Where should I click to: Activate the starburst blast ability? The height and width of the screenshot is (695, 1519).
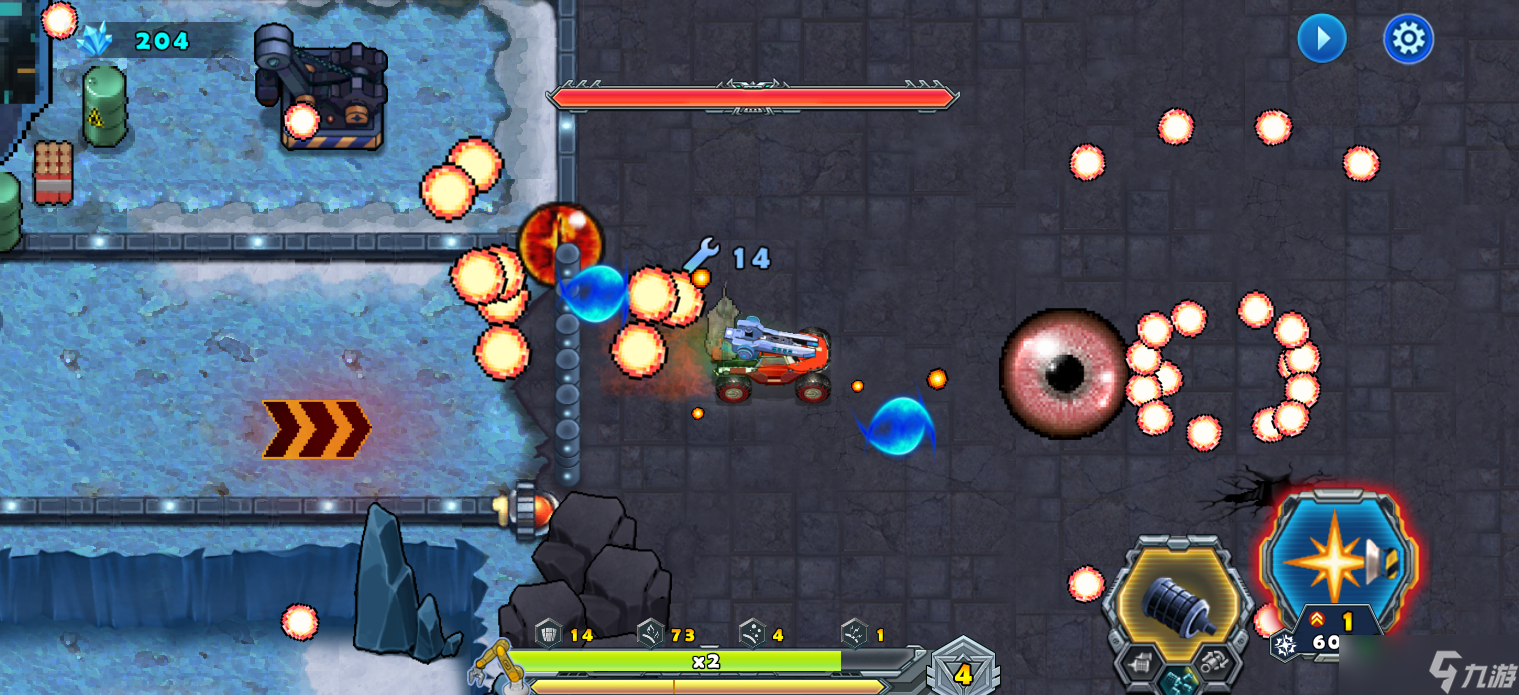1337,558
